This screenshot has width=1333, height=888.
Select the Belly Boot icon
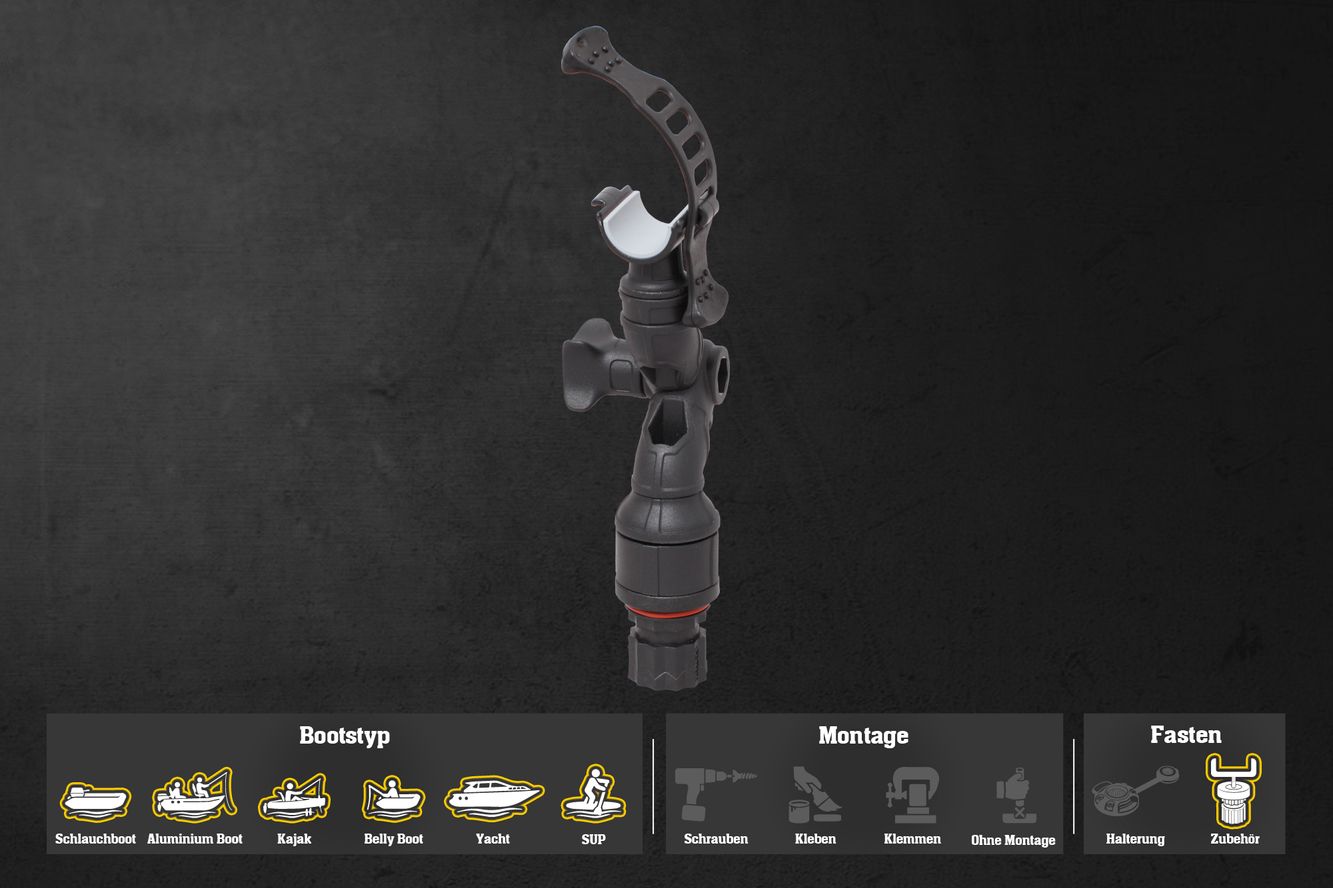[393, 798]
